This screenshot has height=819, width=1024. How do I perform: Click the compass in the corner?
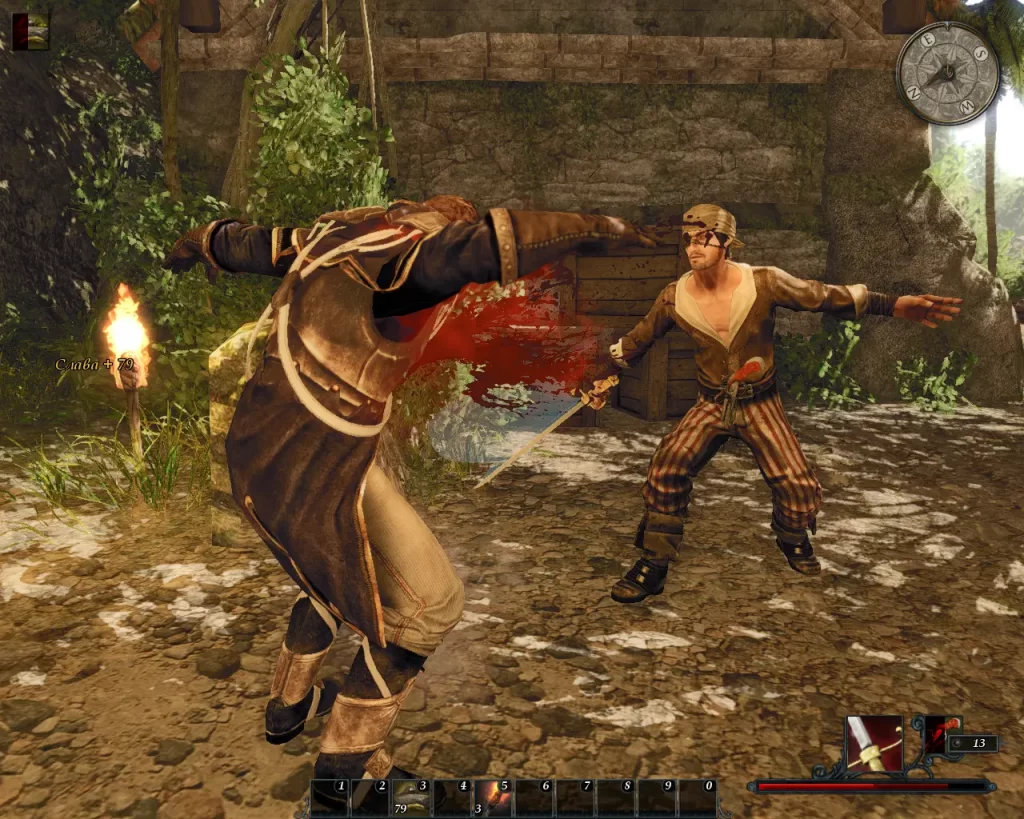point(947,72)
